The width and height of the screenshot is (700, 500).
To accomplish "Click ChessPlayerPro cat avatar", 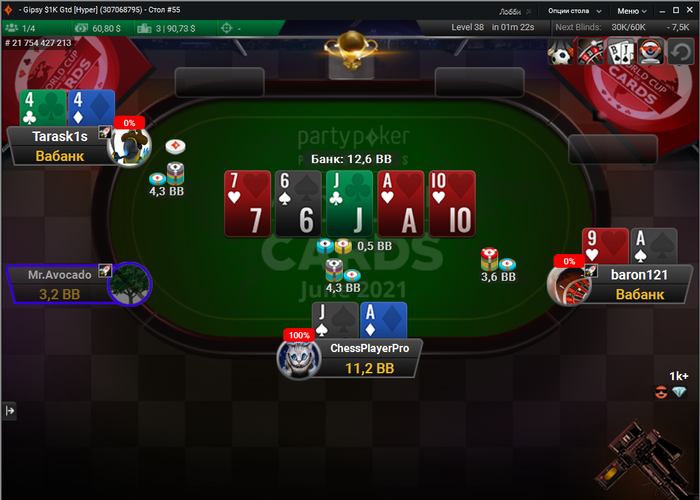I will click(296, 358).
